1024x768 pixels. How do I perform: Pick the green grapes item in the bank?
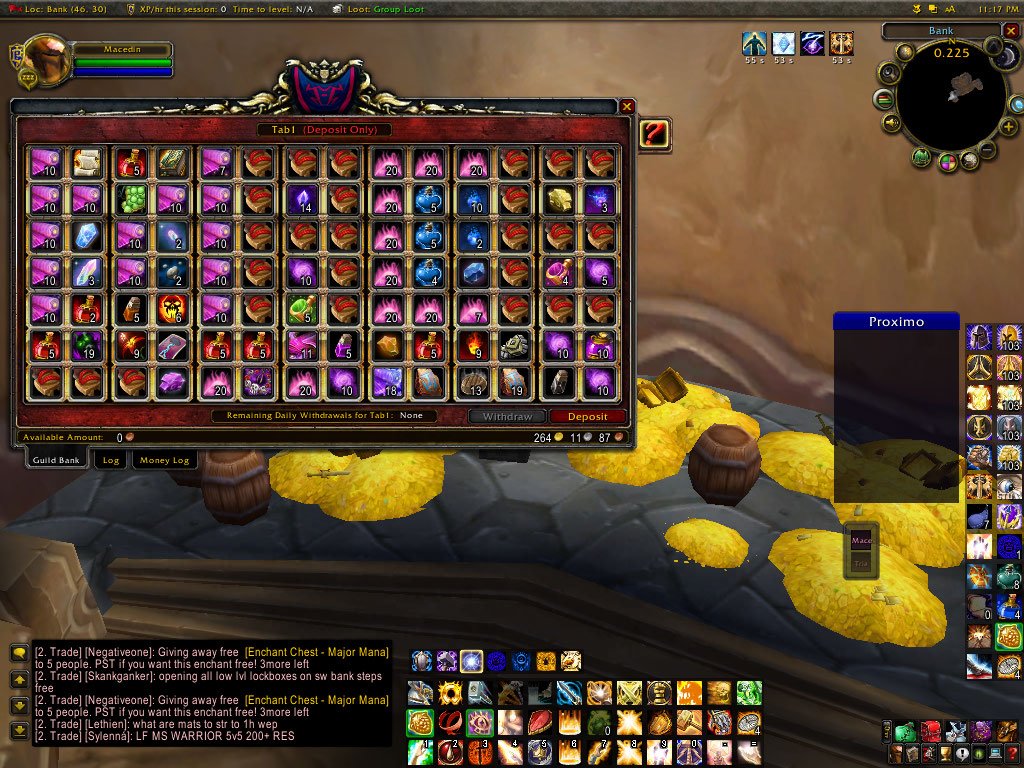132,200
